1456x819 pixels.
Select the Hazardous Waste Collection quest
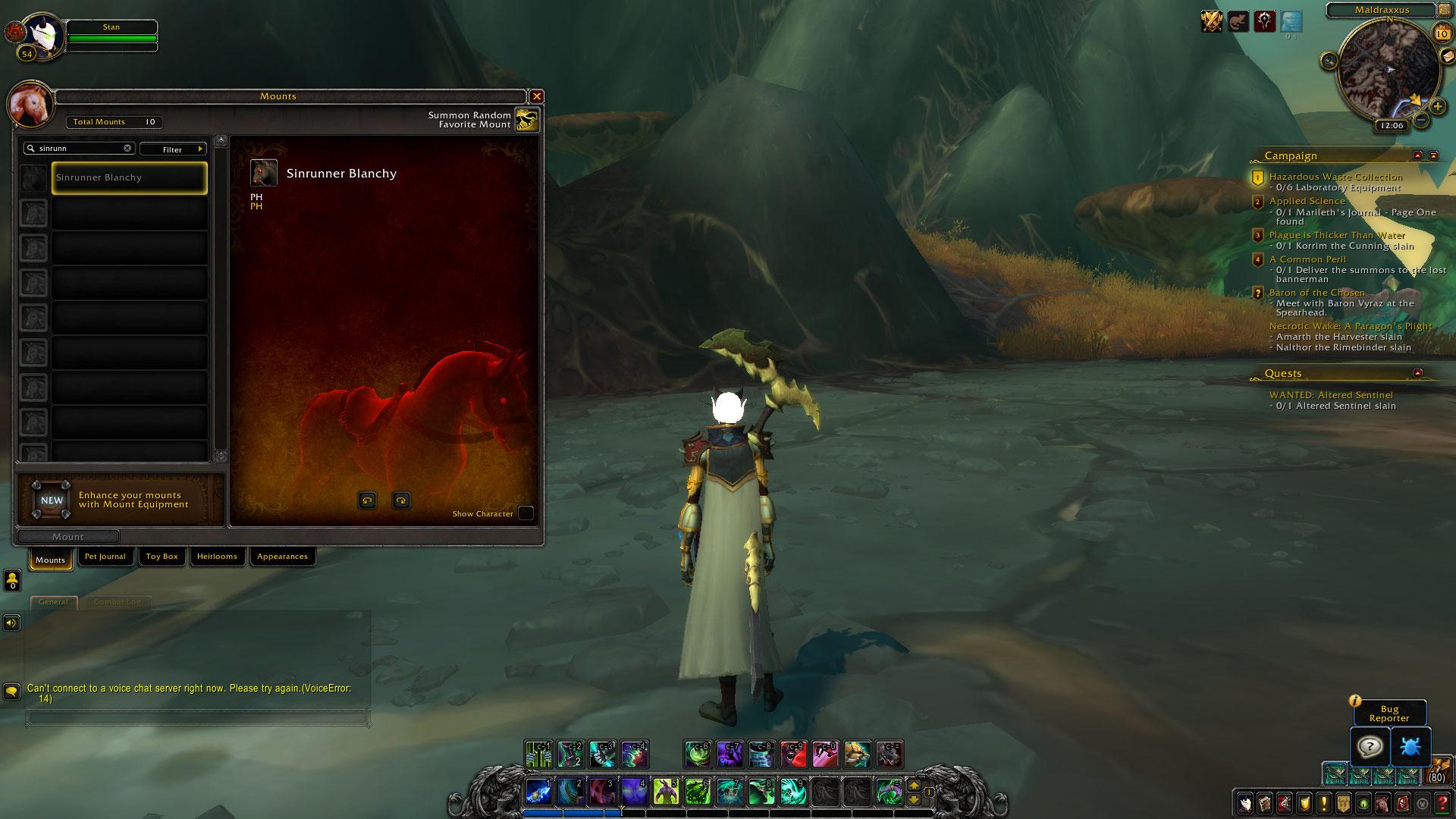[x=1335, y=177]
